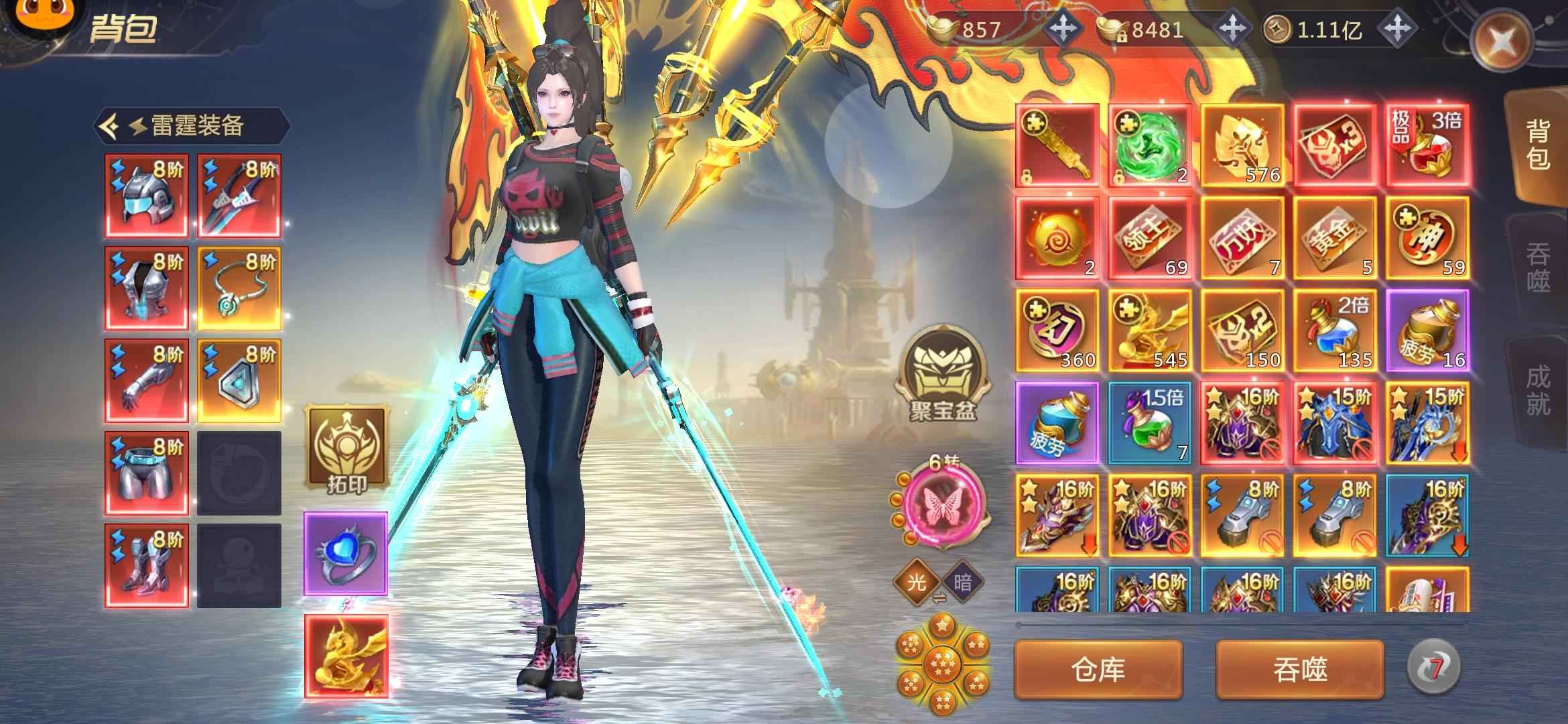The image size is (1568, 724).
Task: Add more coins next to 1.11亿
Action: tap(1398, 29)
